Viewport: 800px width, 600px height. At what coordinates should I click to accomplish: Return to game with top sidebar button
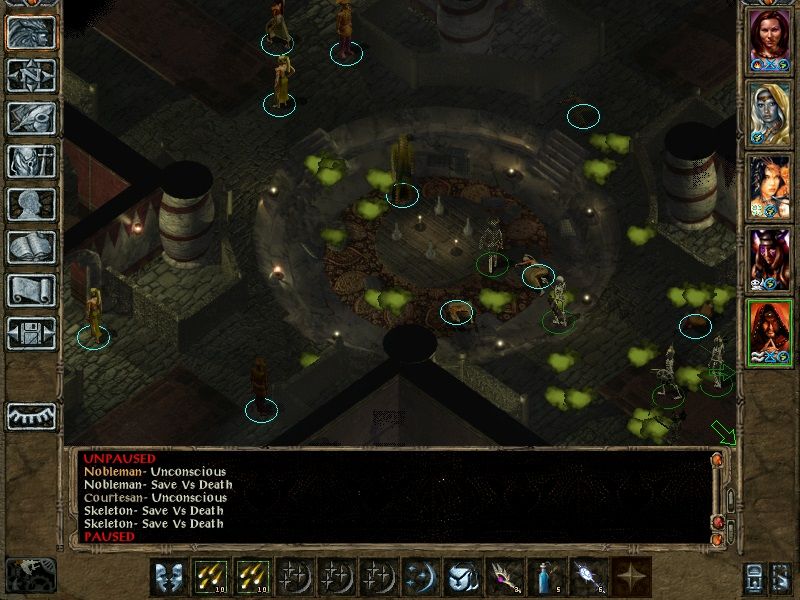click(31, 32)
